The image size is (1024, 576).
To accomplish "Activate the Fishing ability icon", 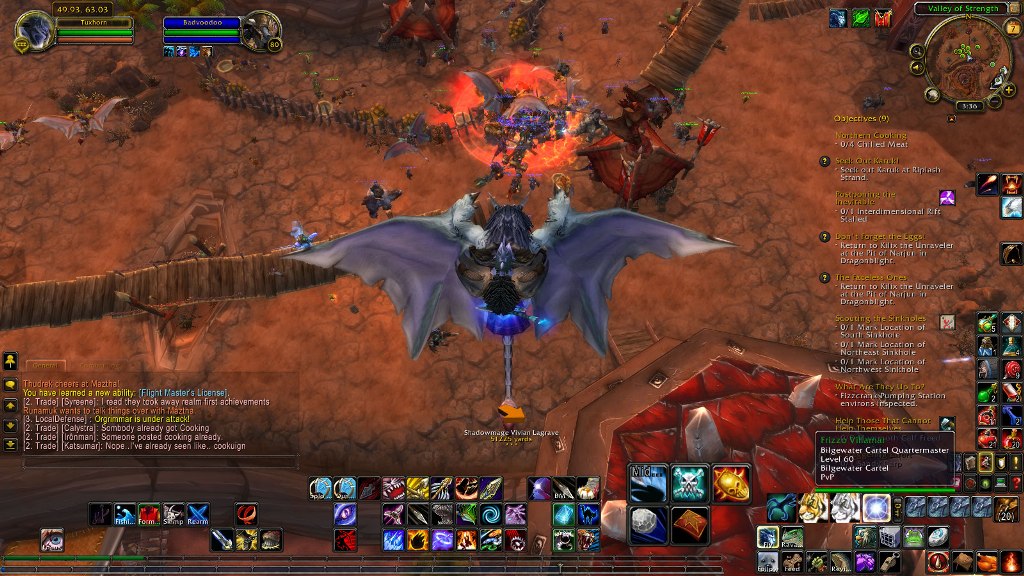I will click(x=125, y=514).
